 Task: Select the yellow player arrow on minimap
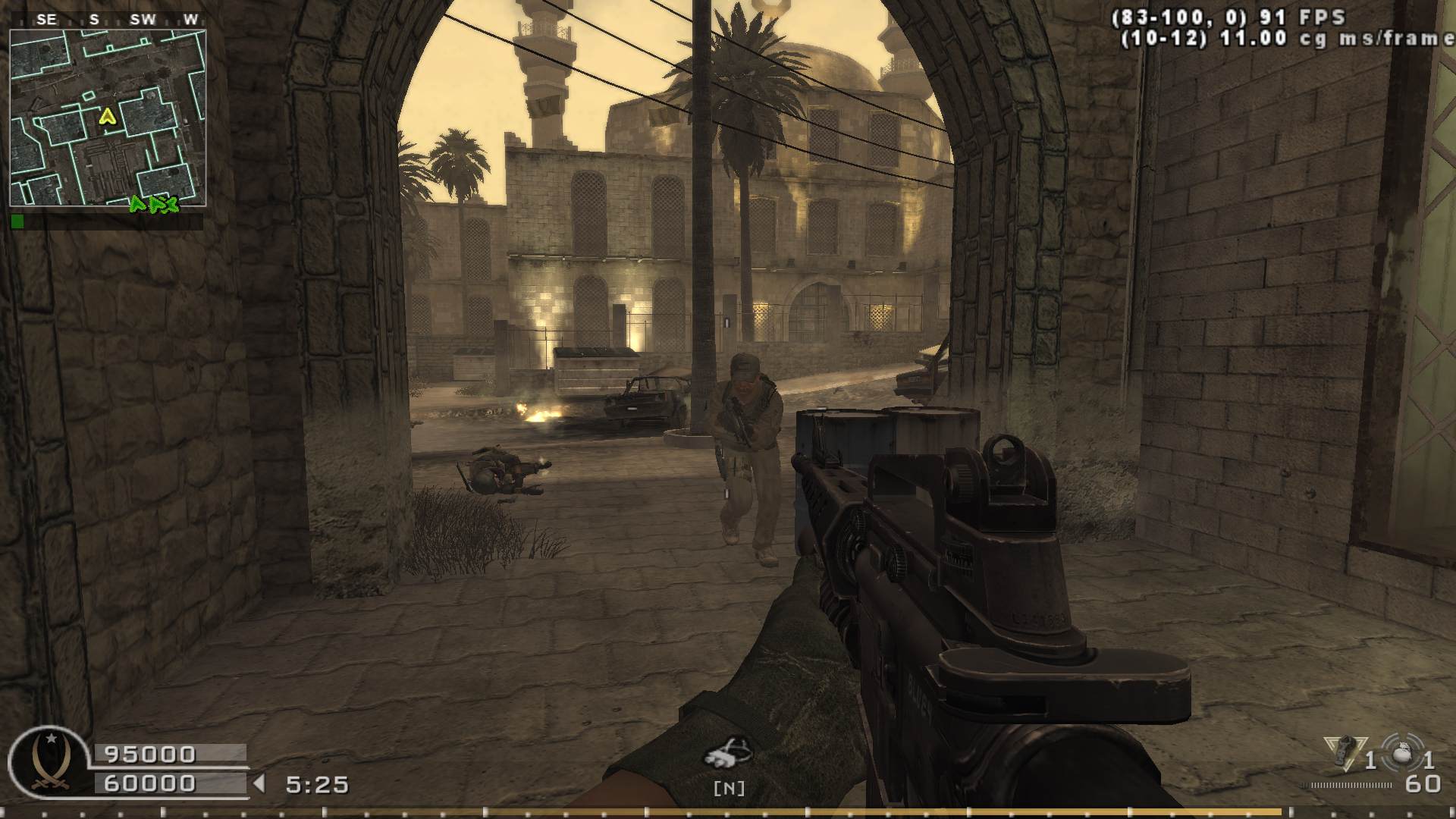point(107,117)
